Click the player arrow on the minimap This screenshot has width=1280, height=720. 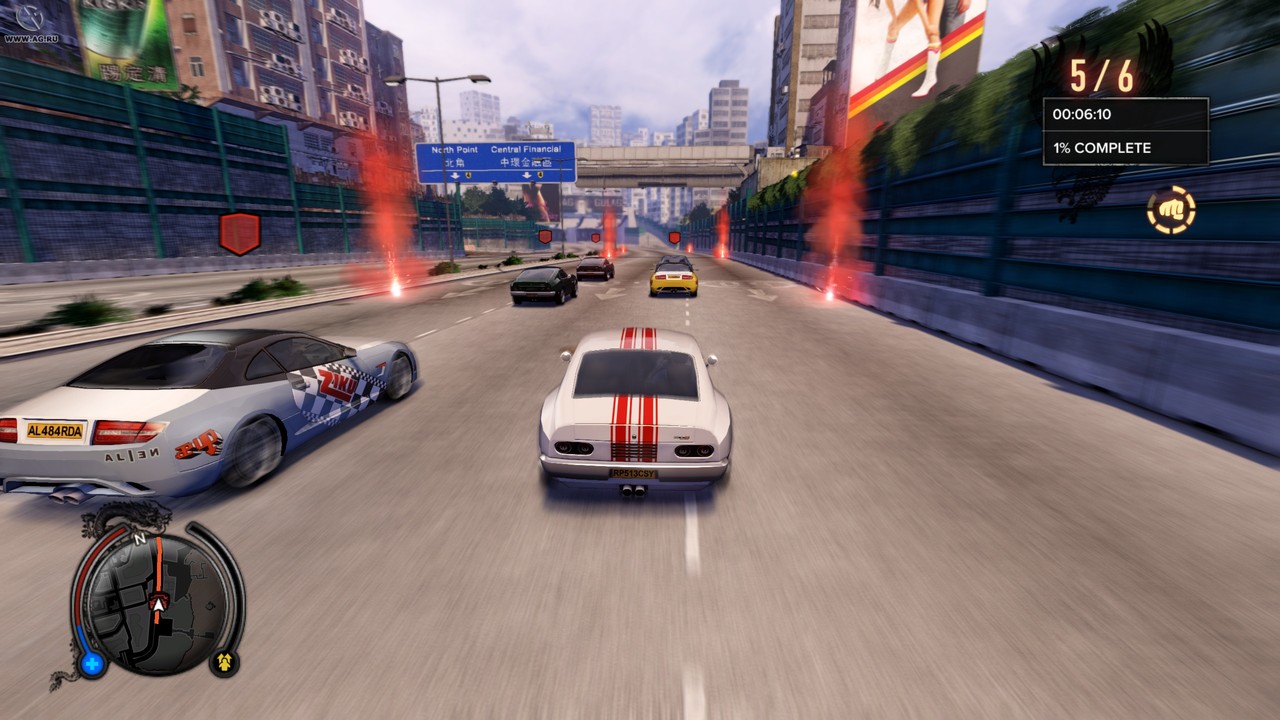pos(158,604)
